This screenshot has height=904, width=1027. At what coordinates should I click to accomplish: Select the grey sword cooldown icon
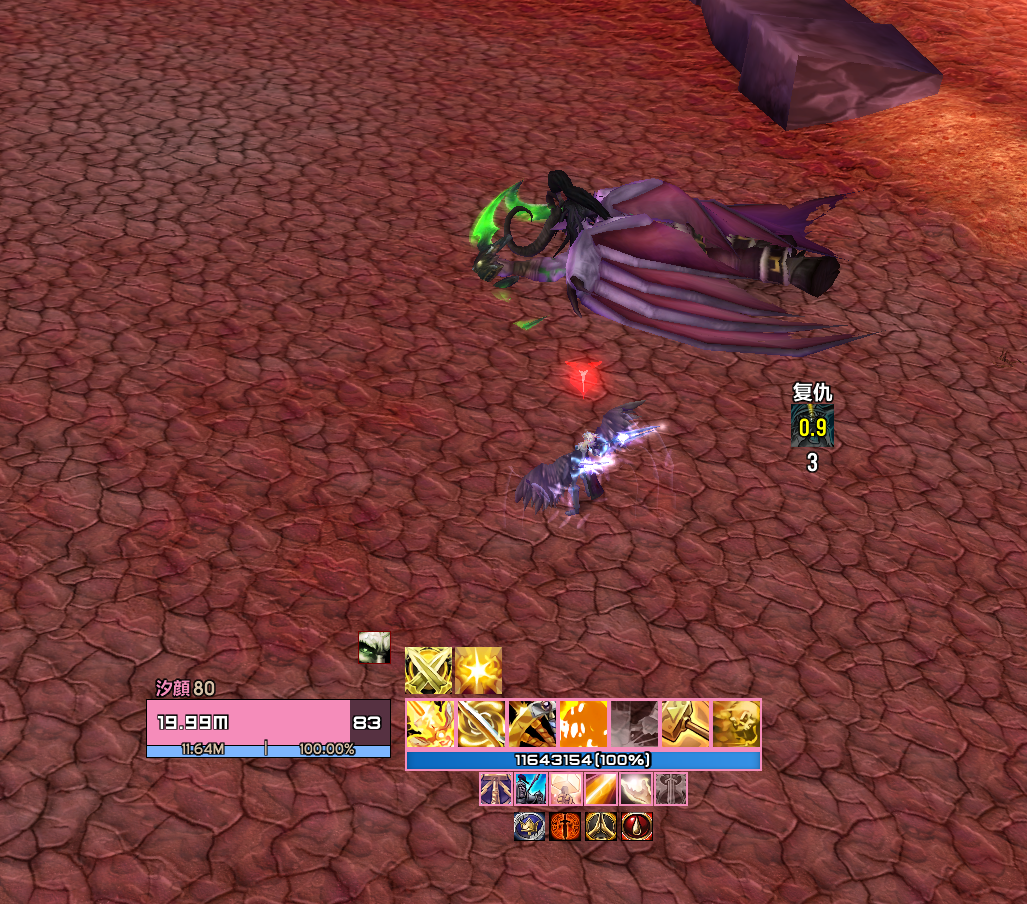(x=671, y=789)
